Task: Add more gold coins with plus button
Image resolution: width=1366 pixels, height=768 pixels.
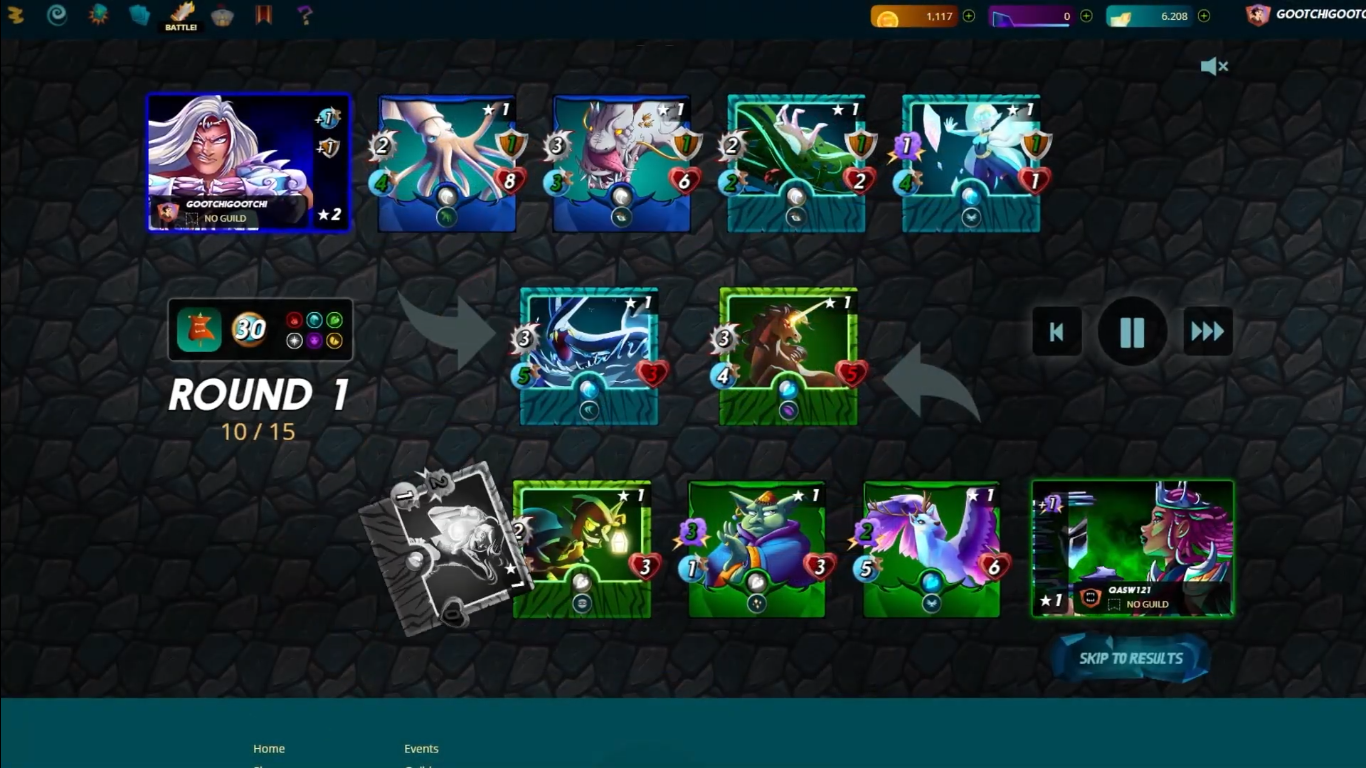Action: [968, 16]
